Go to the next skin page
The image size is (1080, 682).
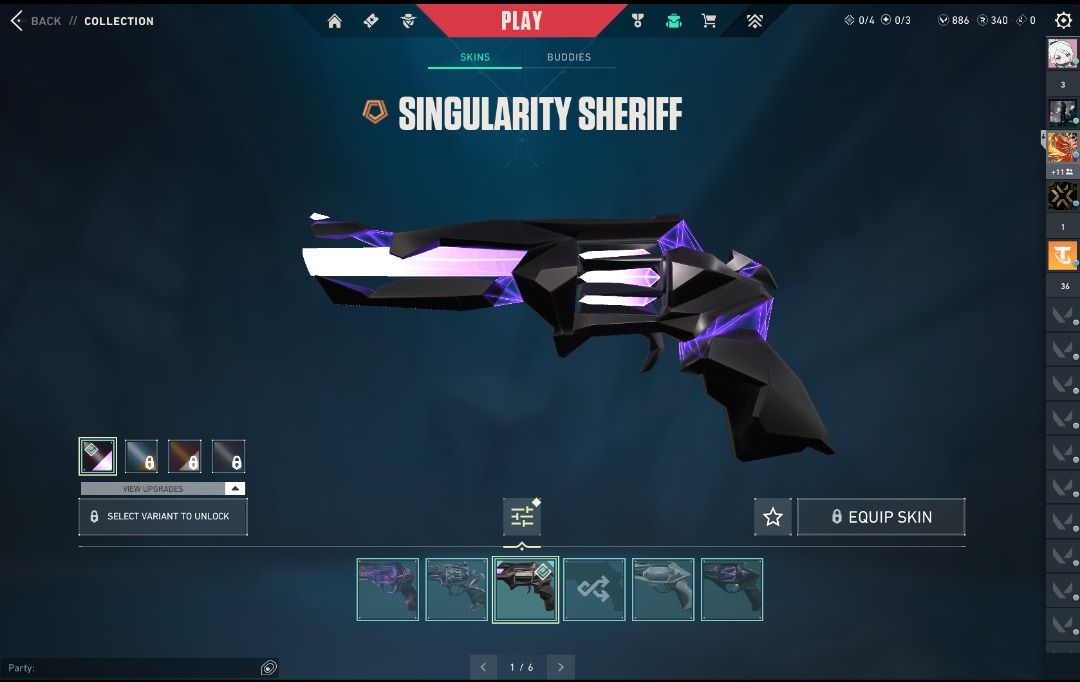point(561,667)
